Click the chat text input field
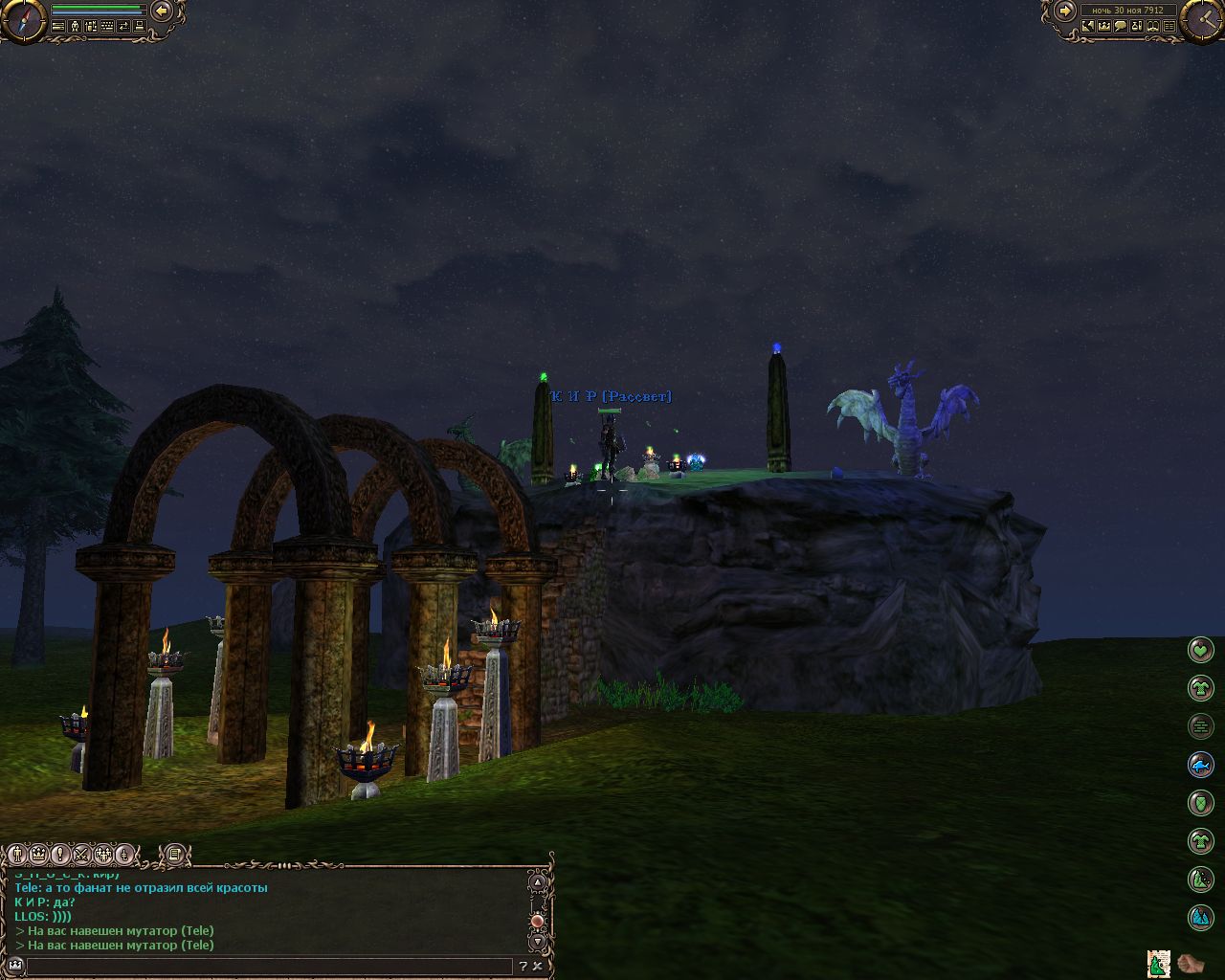Image resolution: width=1225 pixels, height=980 pixels. tap(268, 967)
